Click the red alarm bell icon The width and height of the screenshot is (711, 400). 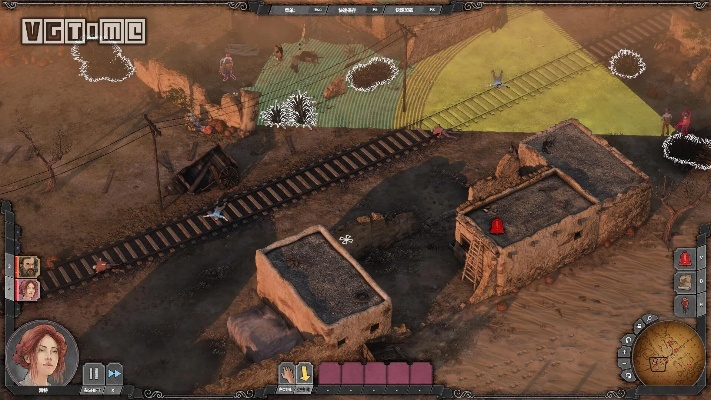pyautogui.click(x=685, y=259)
